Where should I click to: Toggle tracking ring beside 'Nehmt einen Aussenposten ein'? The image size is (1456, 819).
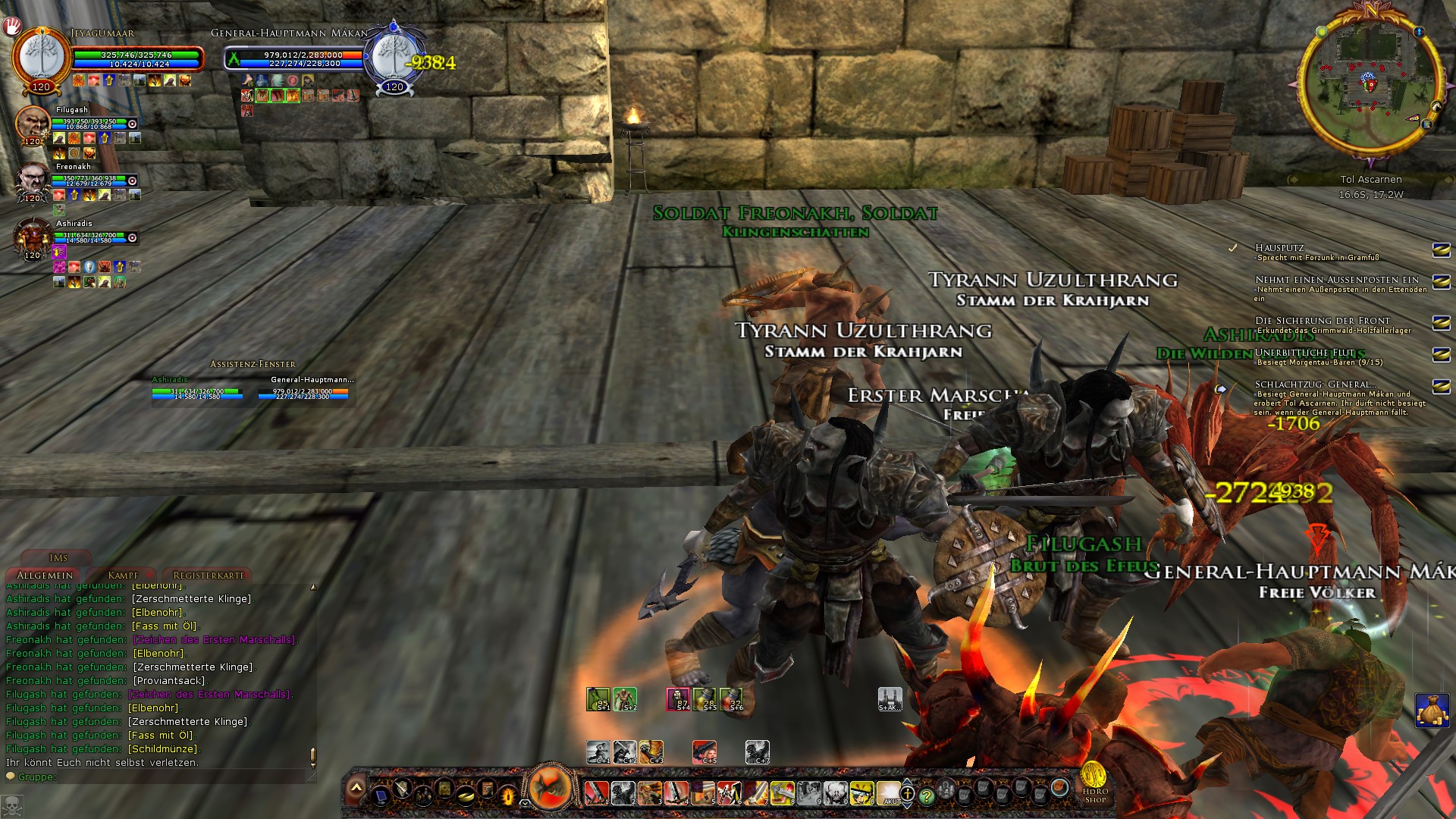pos(1440,282)
